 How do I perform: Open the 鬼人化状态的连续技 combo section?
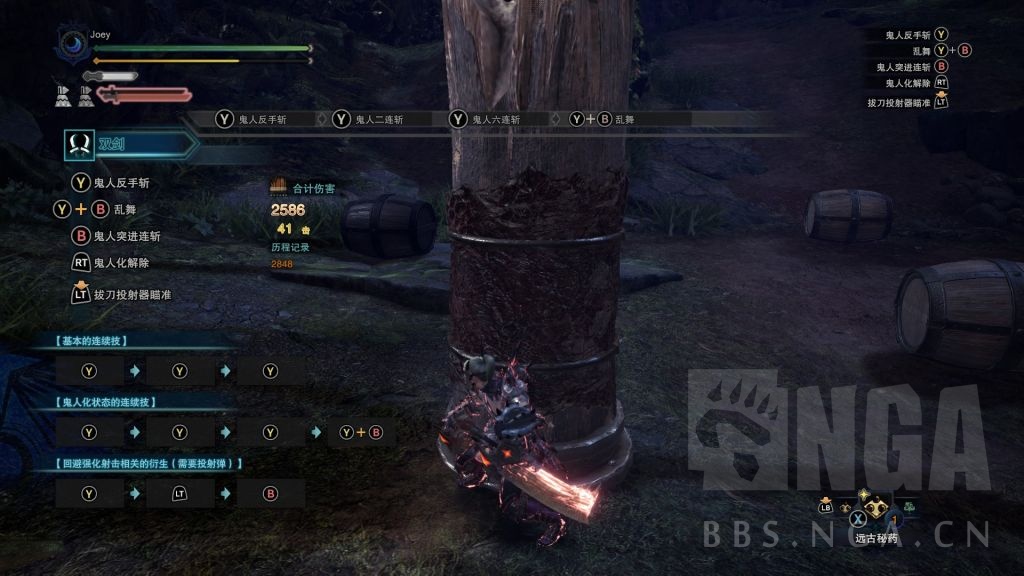[111, 402]
